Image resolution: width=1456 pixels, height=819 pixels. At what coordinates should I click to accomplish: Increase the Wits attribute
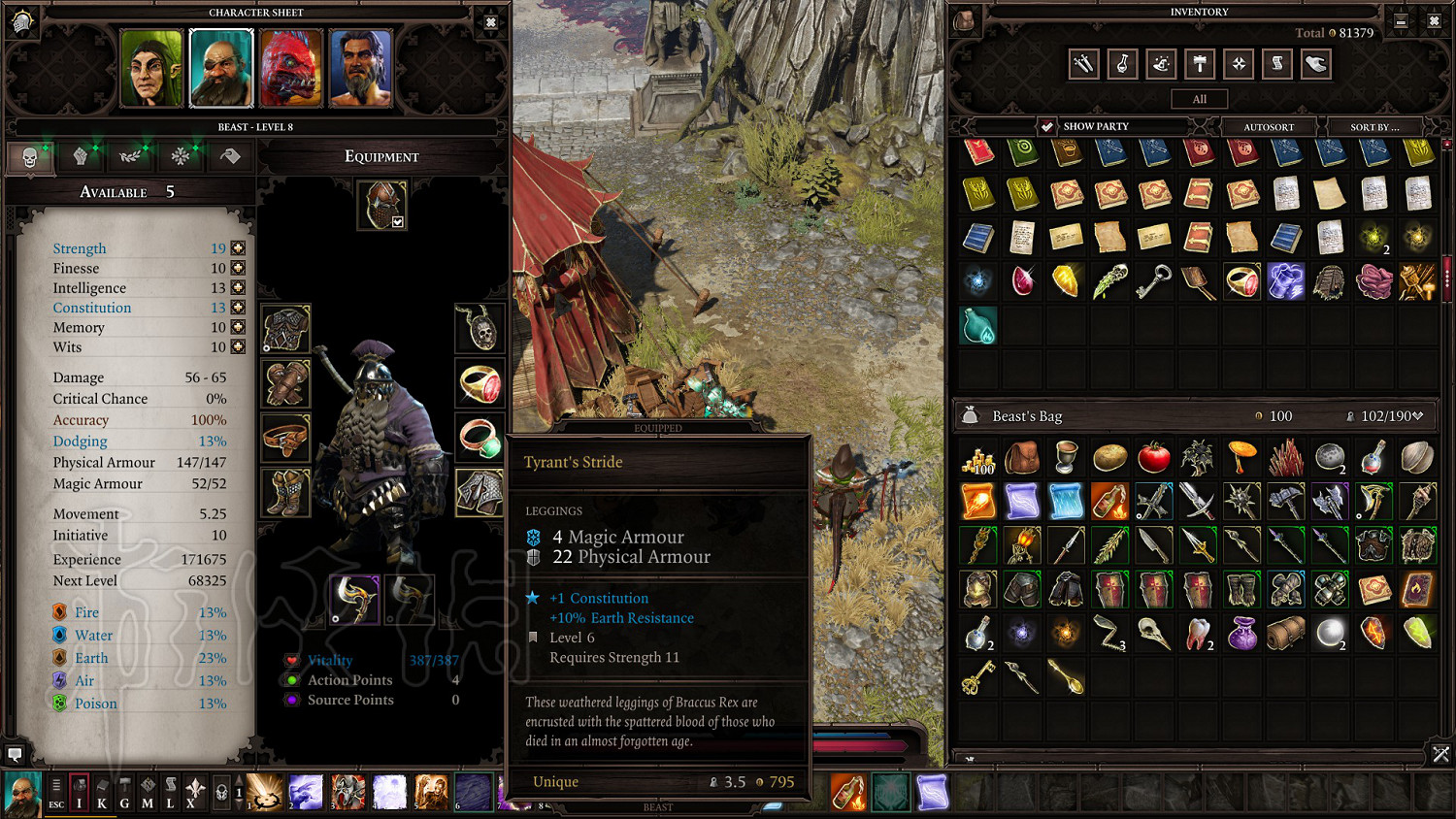click(x=238, y=346)
